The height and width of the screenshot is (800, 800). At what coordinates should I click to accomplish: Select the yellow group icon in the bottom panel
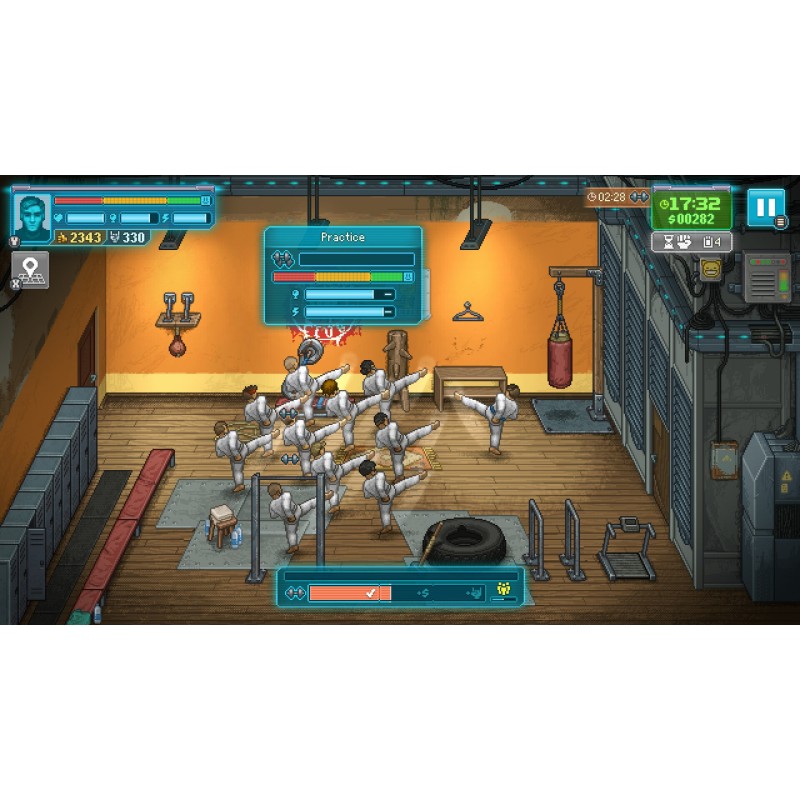[503, 591]
